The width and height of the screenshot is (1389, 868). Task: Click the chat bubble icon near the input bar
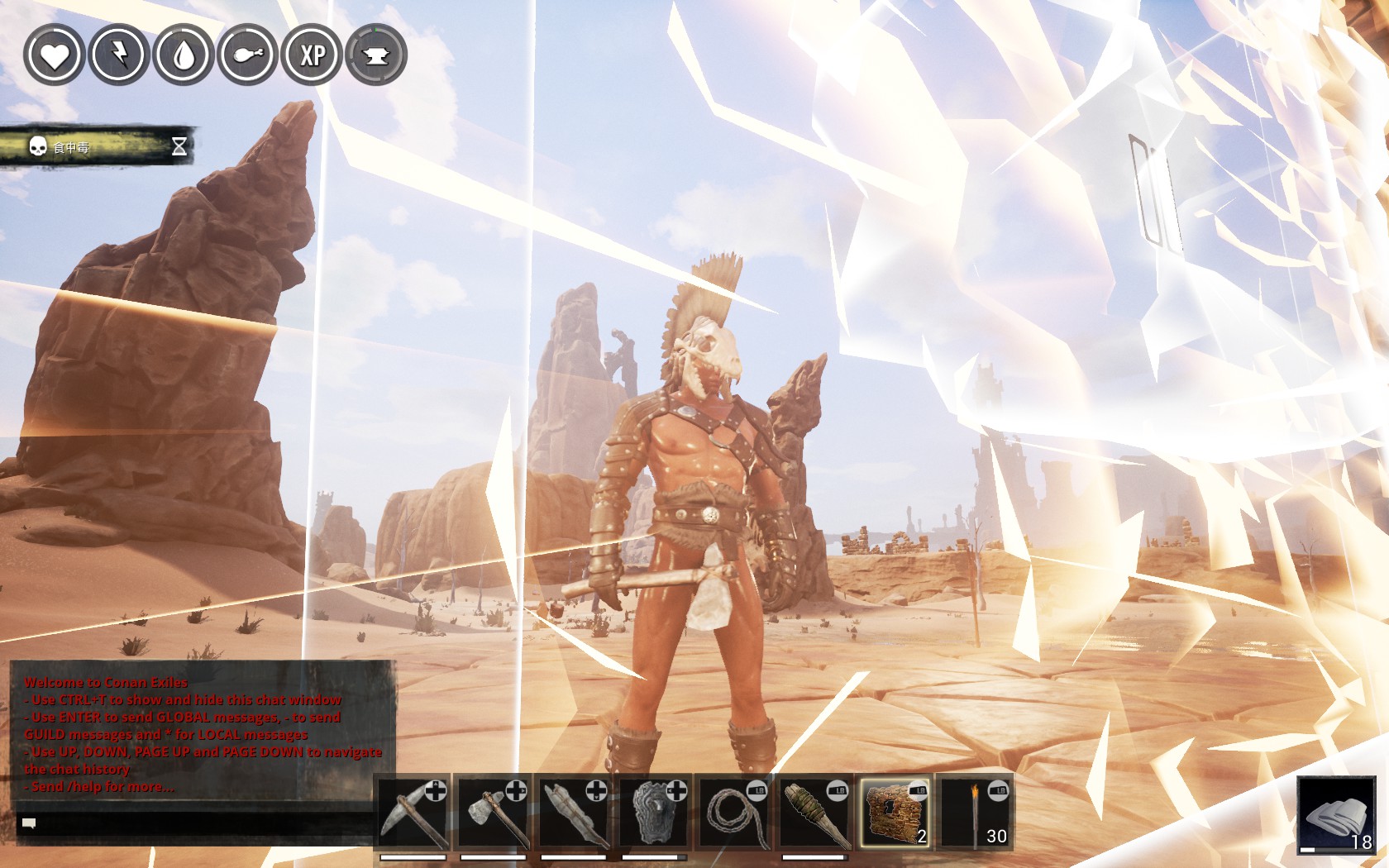[27, 822]
